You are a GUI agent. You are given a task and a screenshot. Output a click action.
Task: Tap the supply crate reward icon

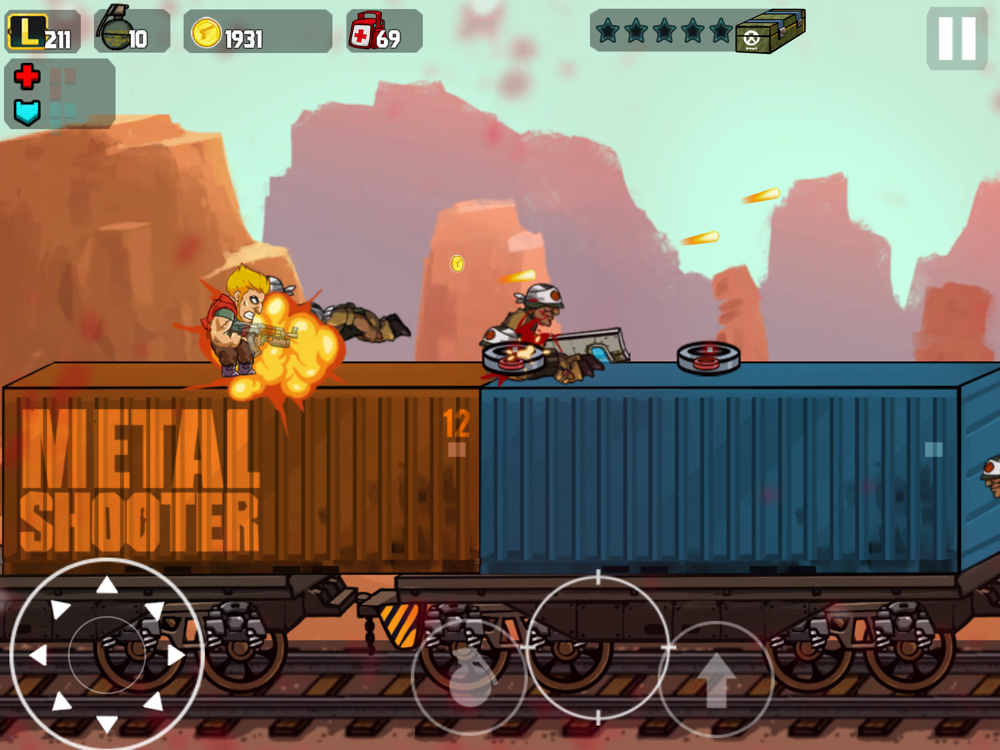click(x=770, y=31)
